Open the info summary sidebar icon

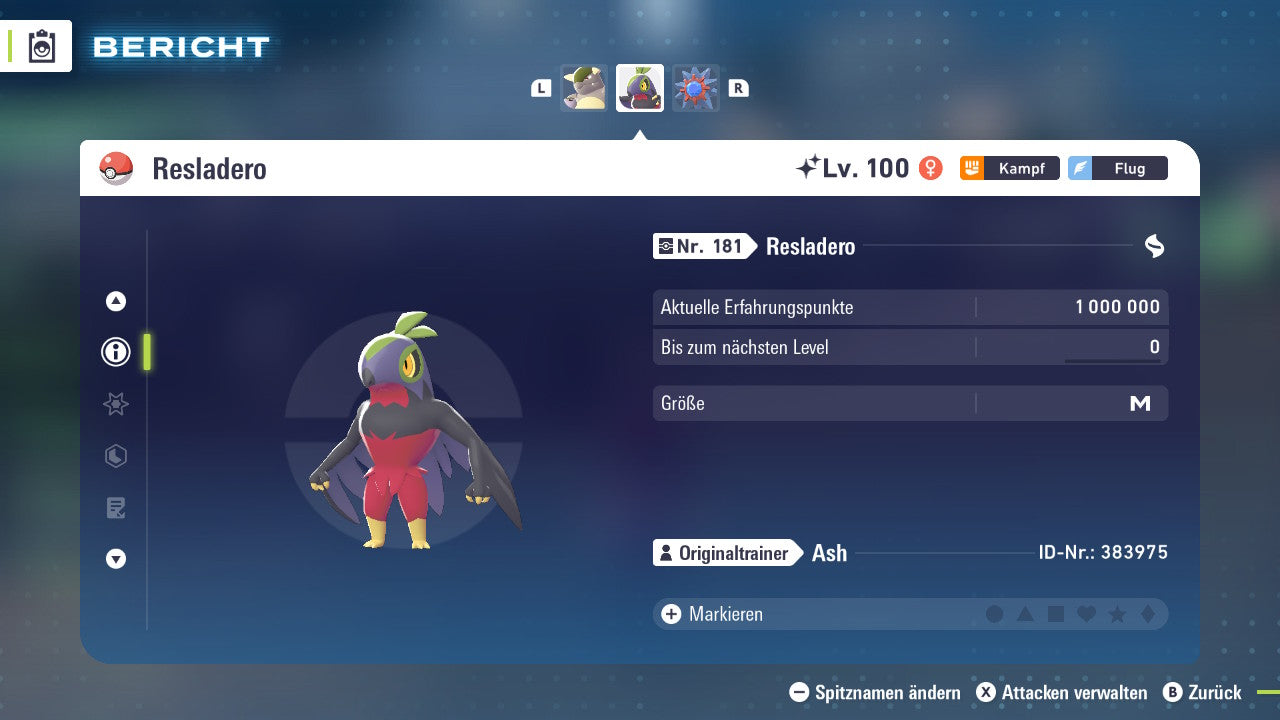(115, 352)
